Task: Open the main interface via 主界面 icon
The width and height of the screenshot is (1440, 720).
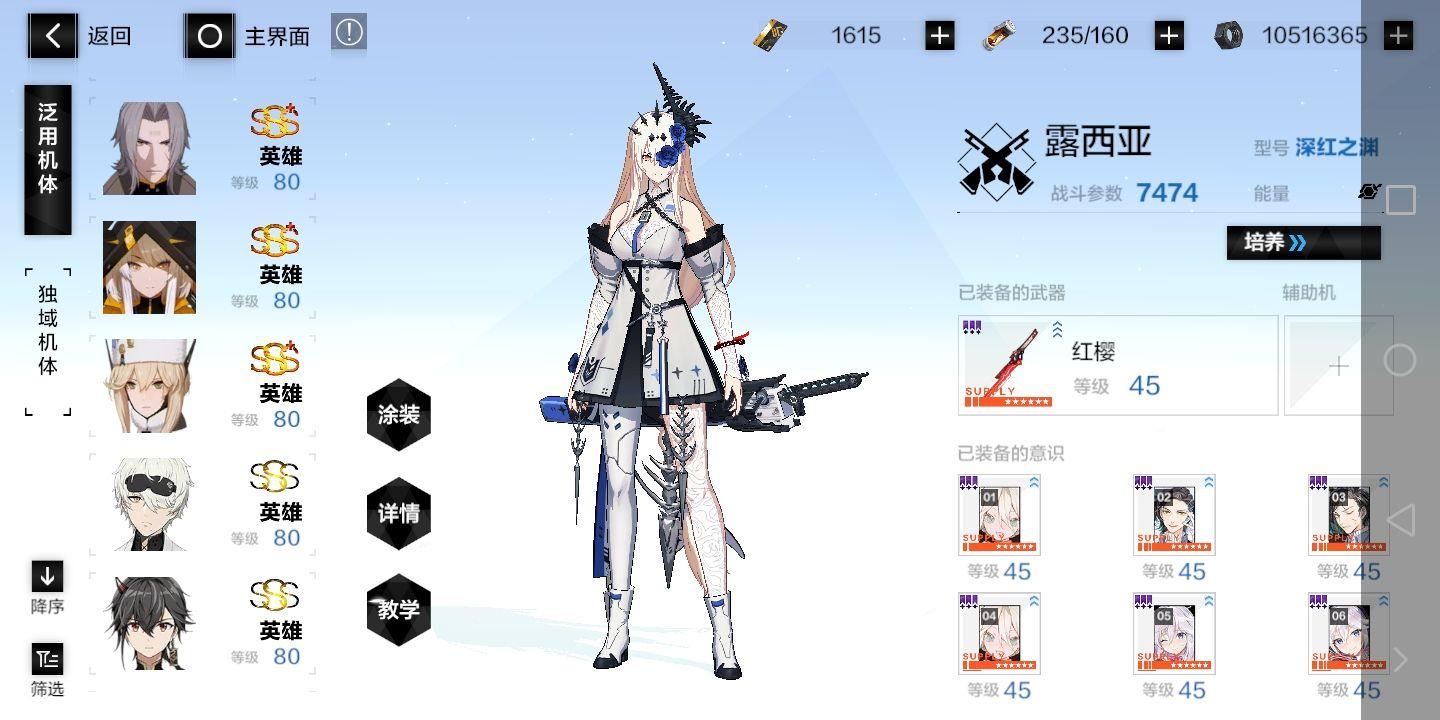Action: 209,35
